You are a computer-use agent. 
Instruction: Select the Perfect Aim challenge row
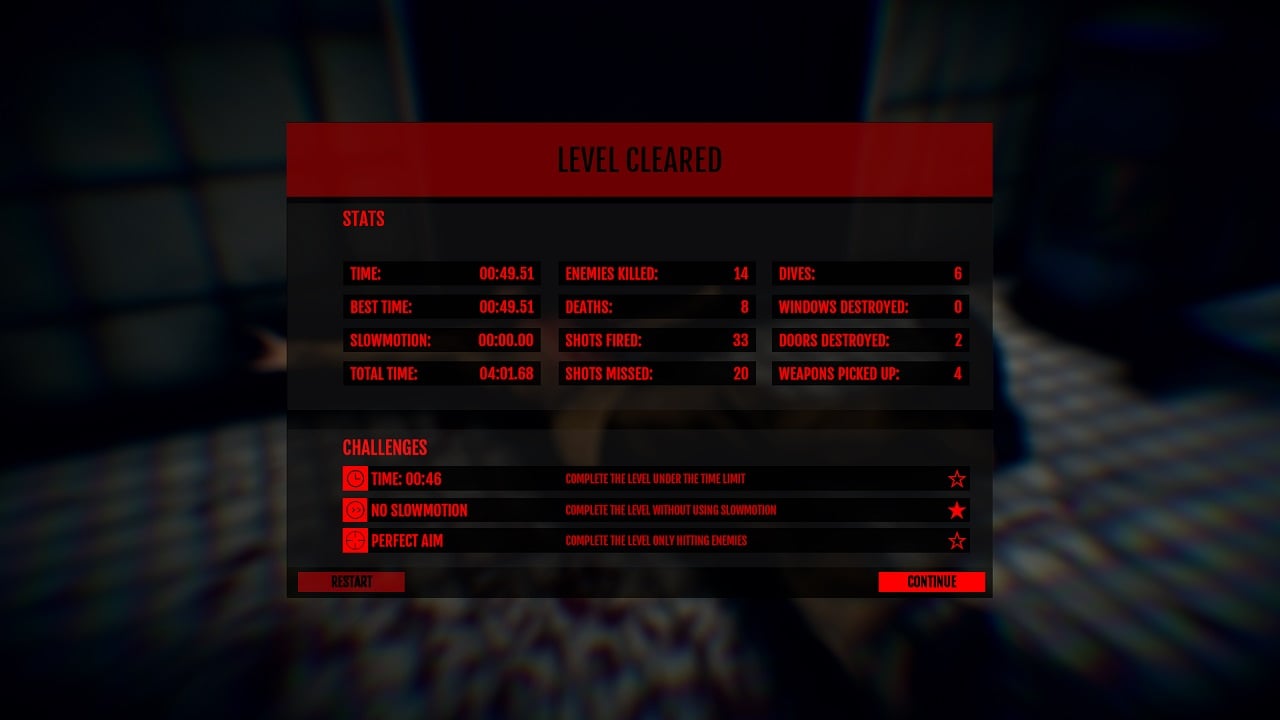click(x=655, y=541)
